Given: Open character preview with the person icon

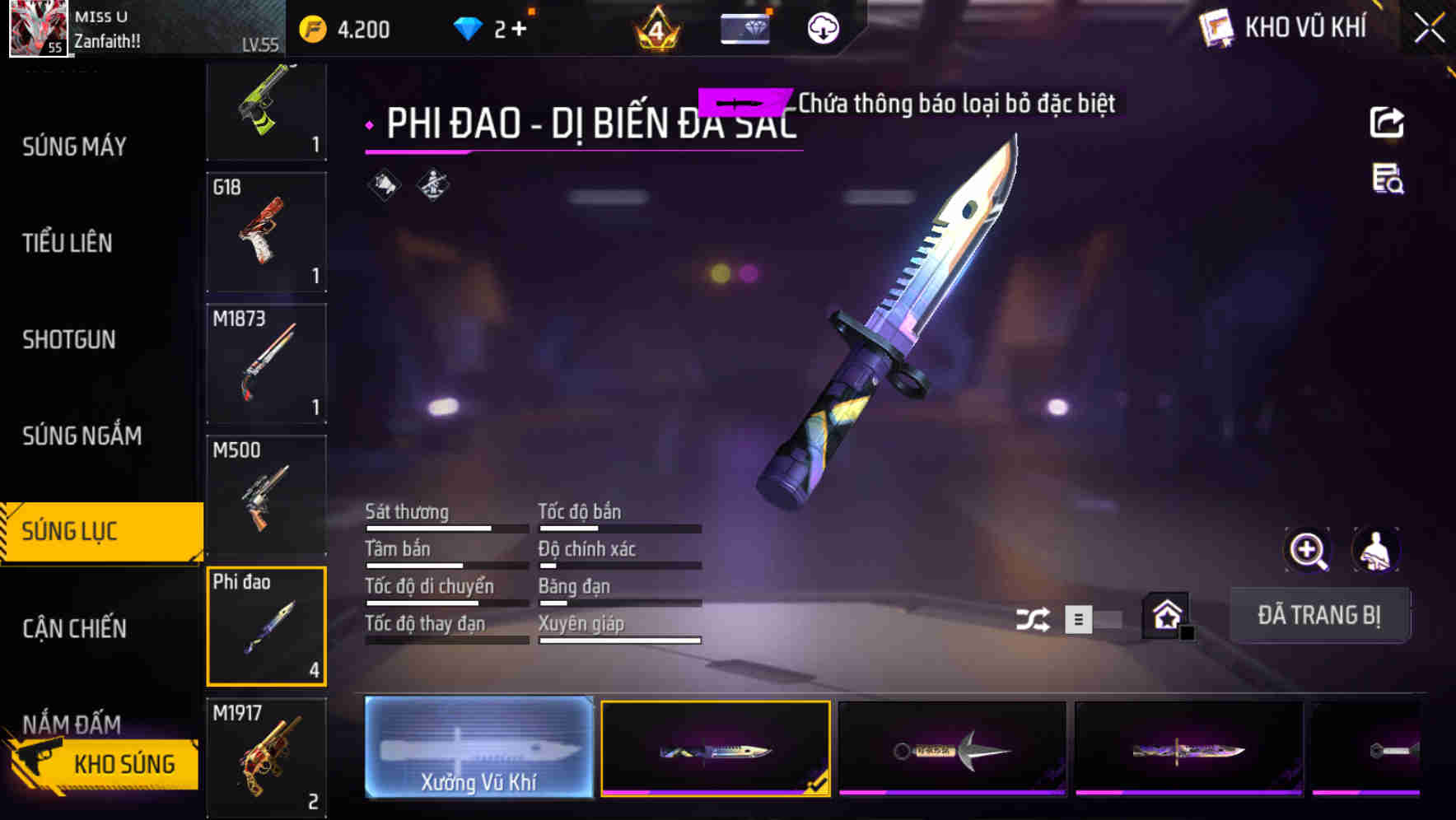Looking at the screenshot, I should 1374,550.
